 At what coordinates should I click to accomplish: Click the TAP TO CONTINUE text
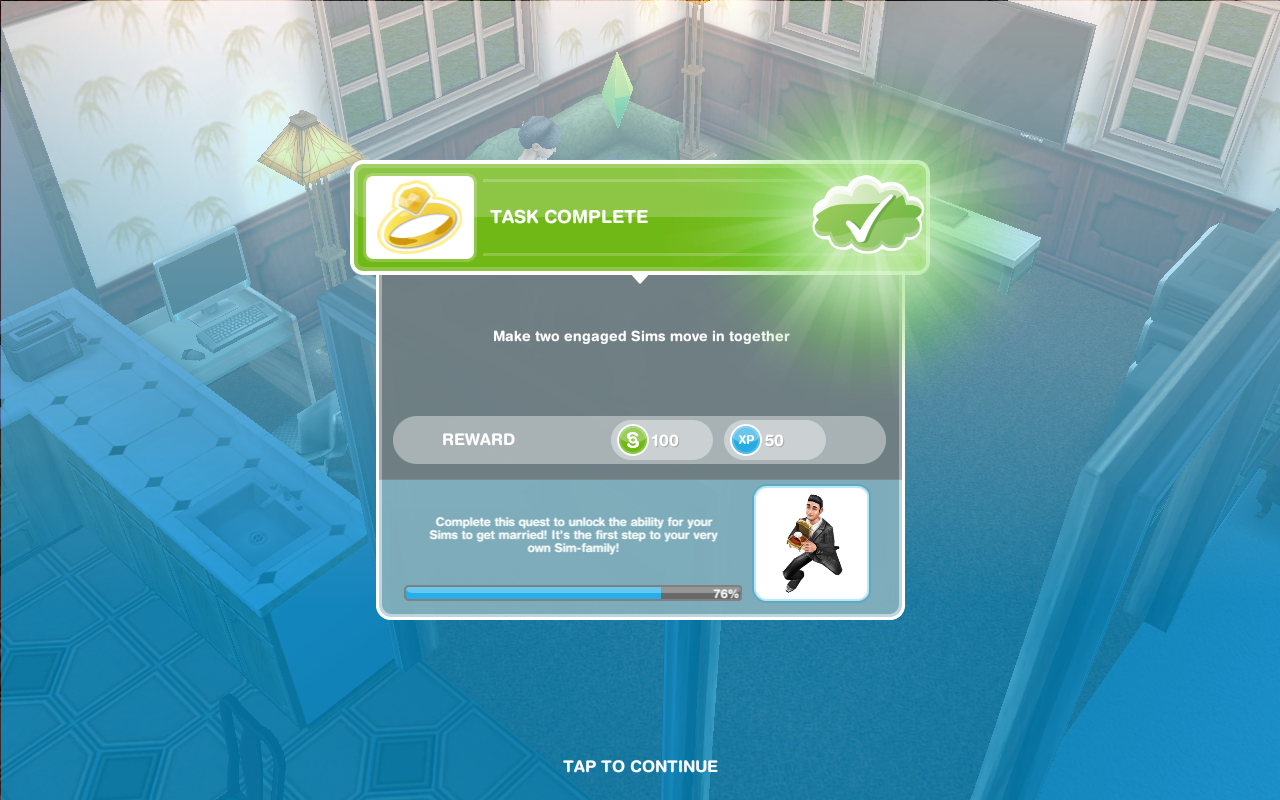tap(640, 766)
